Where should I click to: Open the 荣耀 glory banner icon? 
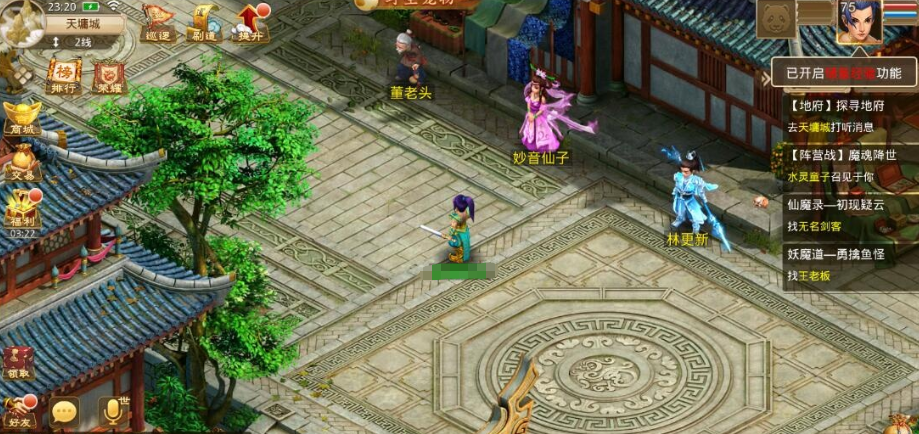coord(110,78)
